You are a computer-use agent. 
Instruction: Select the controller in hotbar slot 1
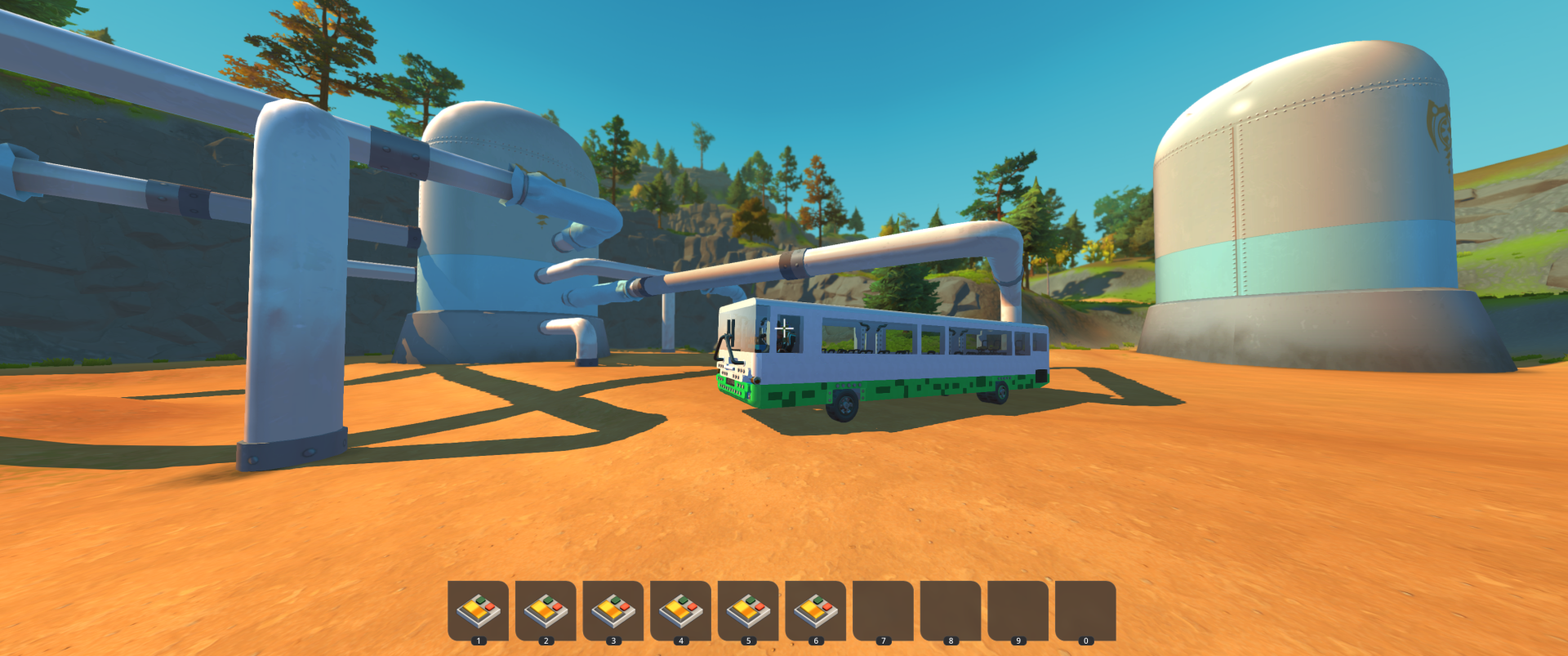pos(479,609)
